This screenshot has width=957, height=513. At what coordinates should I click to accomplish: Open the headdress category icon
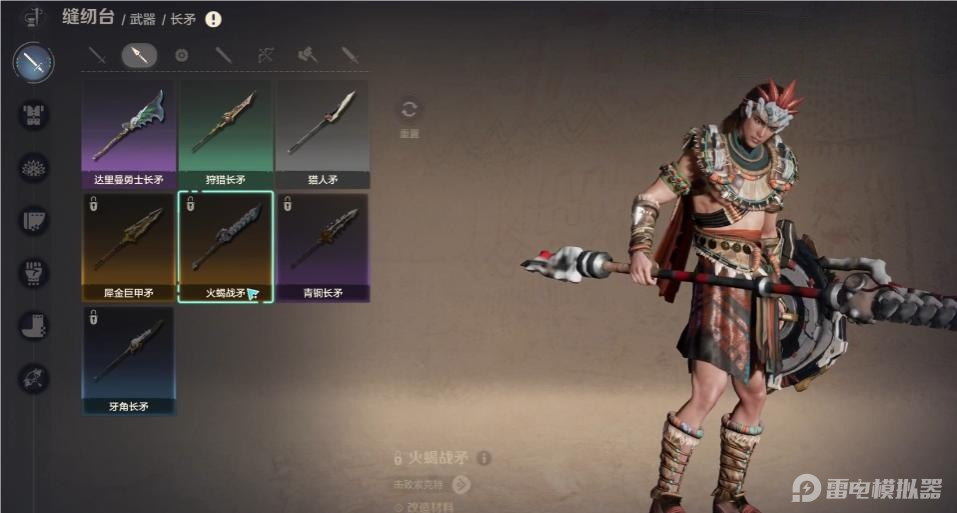click(x=34, y=167)
